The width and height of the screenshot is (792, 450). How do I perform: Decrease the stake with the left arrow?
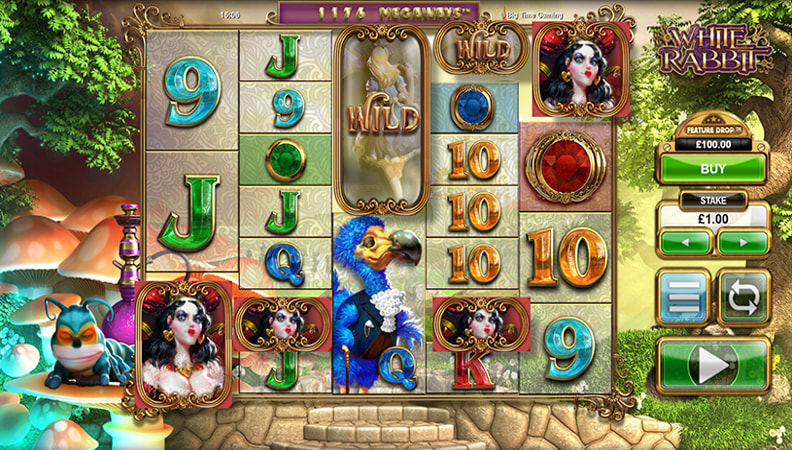[685, 242]
